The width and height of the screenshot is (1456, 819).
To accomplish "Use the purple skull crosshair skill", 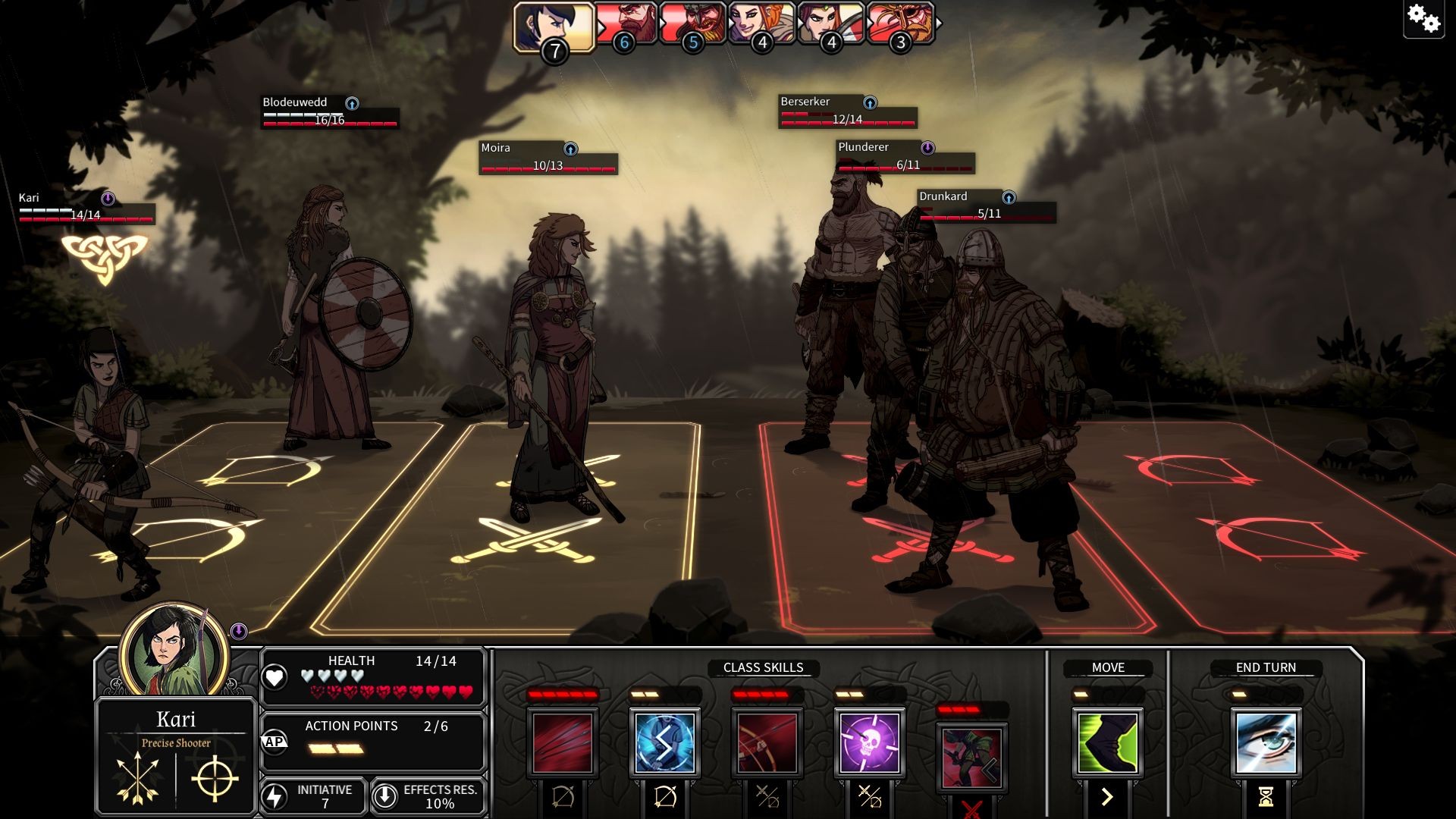I will coord(869,742).
